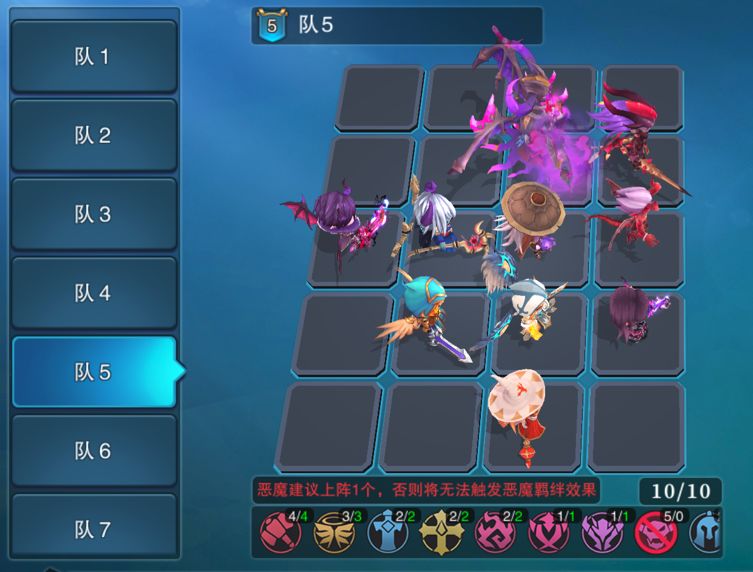753x572 pixels.
Task: Open the 队 3 team lineup
Action: 93,214
